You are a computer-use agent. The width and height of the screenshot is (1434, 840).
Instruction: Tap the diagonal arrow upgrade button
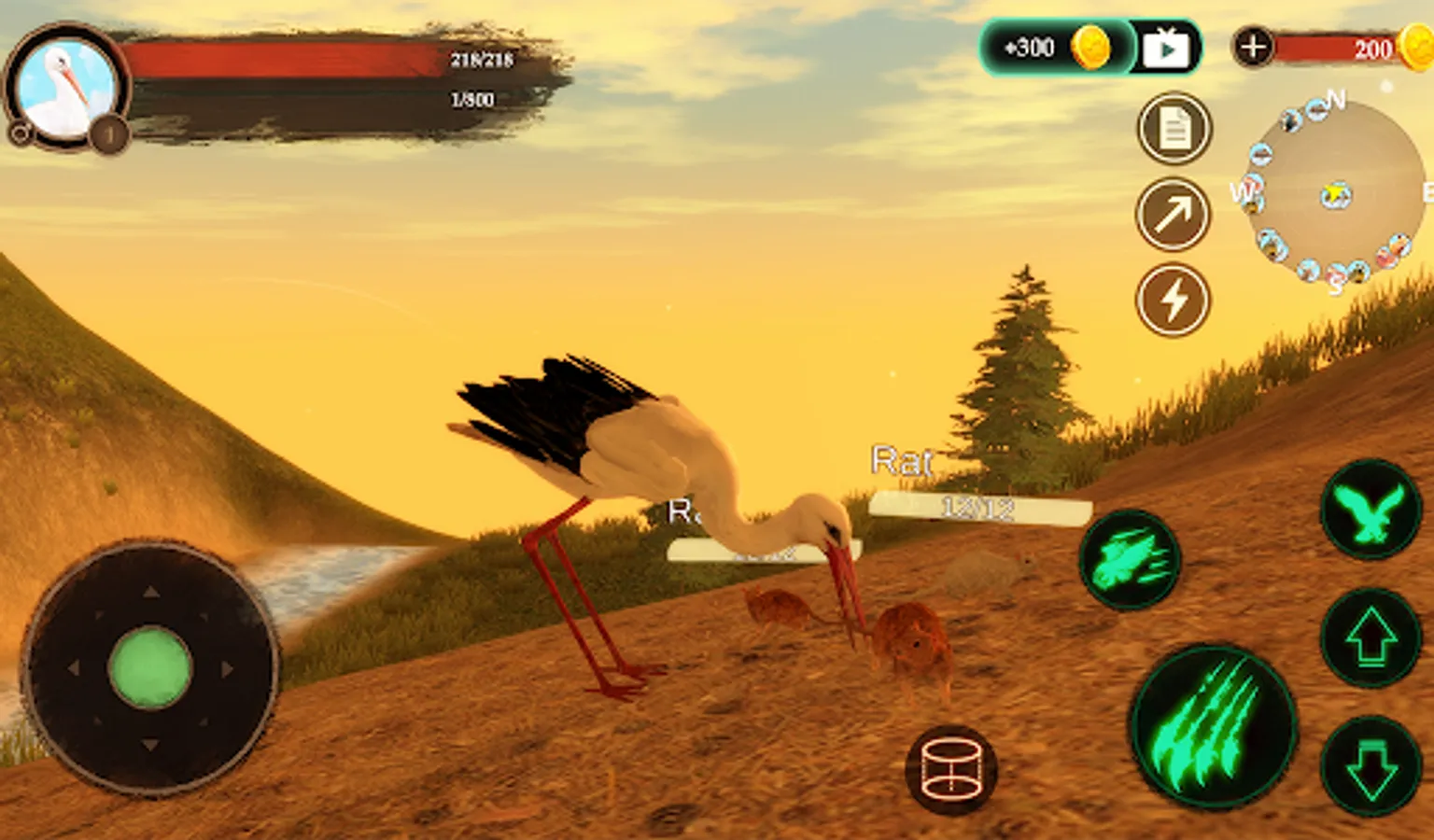click(x=1174, y=215)
